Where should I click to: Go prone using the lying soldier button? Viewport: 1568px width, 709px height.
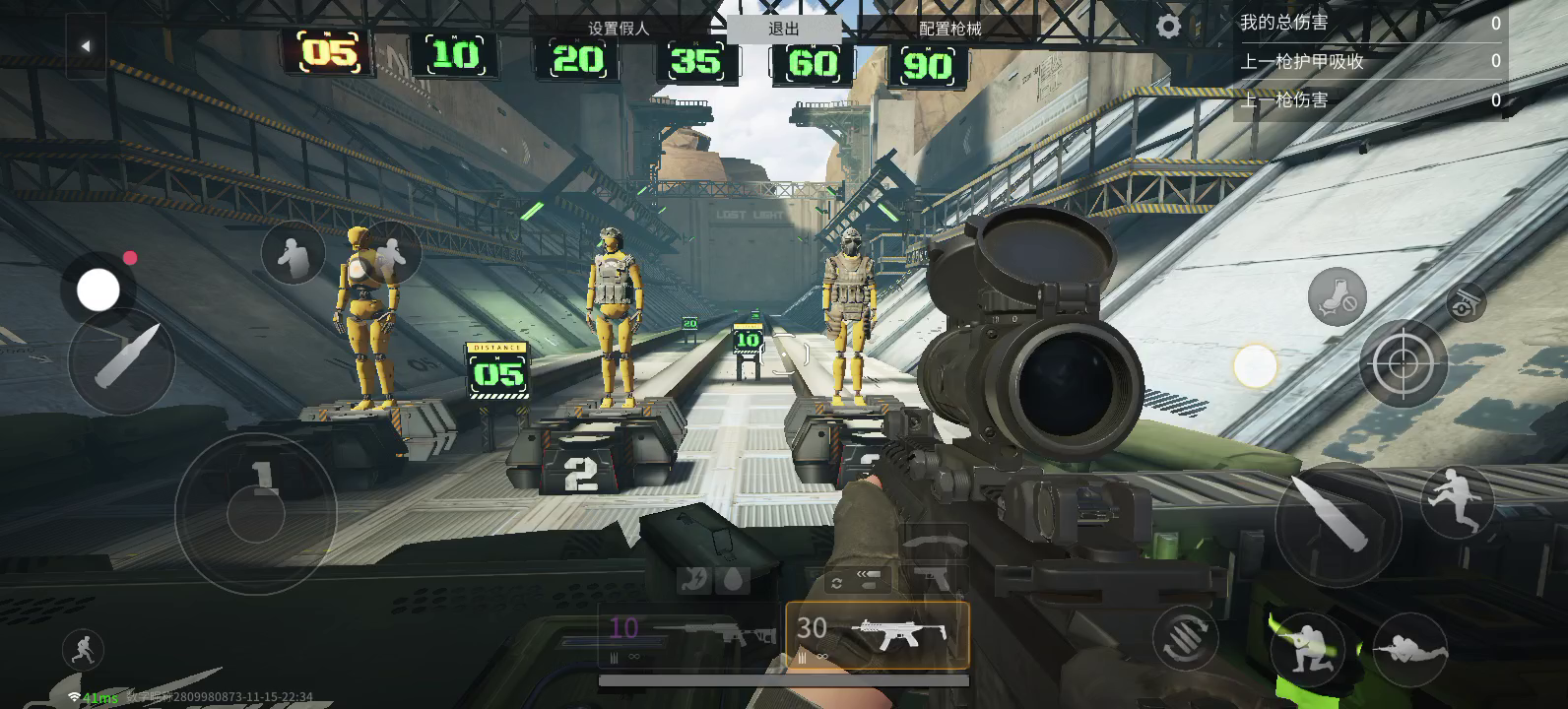click(x=1410, y=649)
